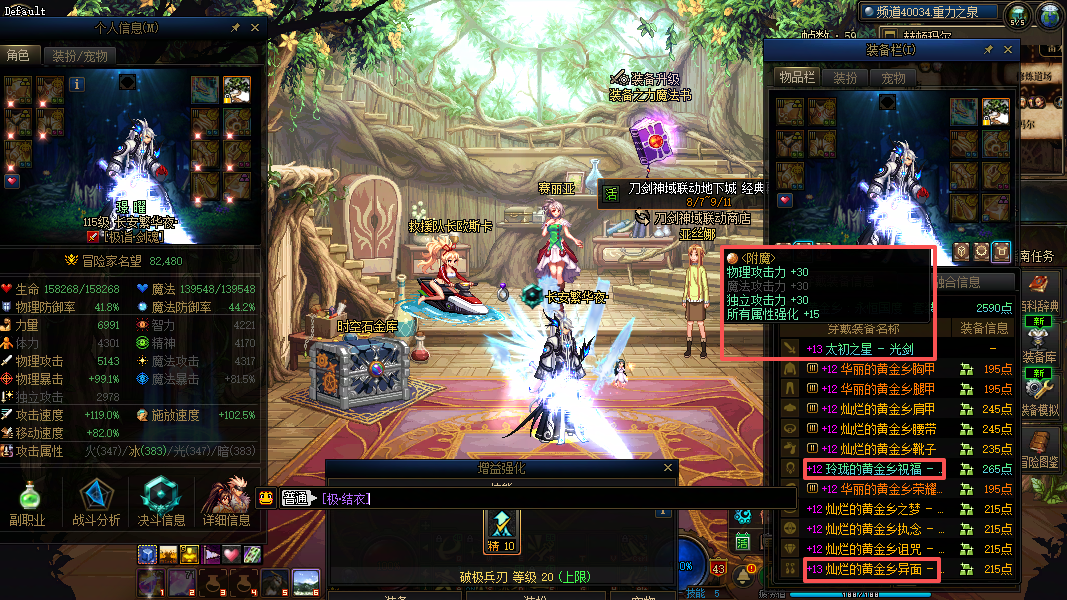The image size is (1067, 600).
Task: Open the chat emoji face button
Action: pos(266,498)
